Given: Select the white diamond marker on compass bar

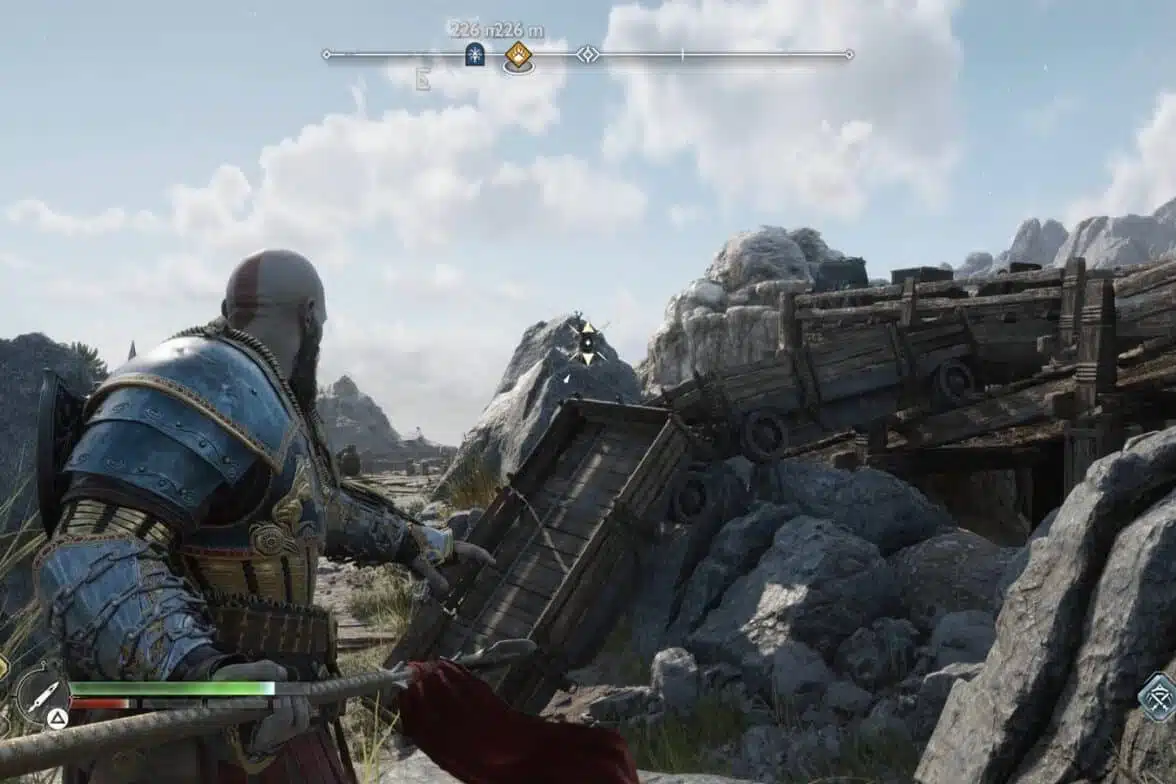Looking at the screenshot, I should point(588,54).
